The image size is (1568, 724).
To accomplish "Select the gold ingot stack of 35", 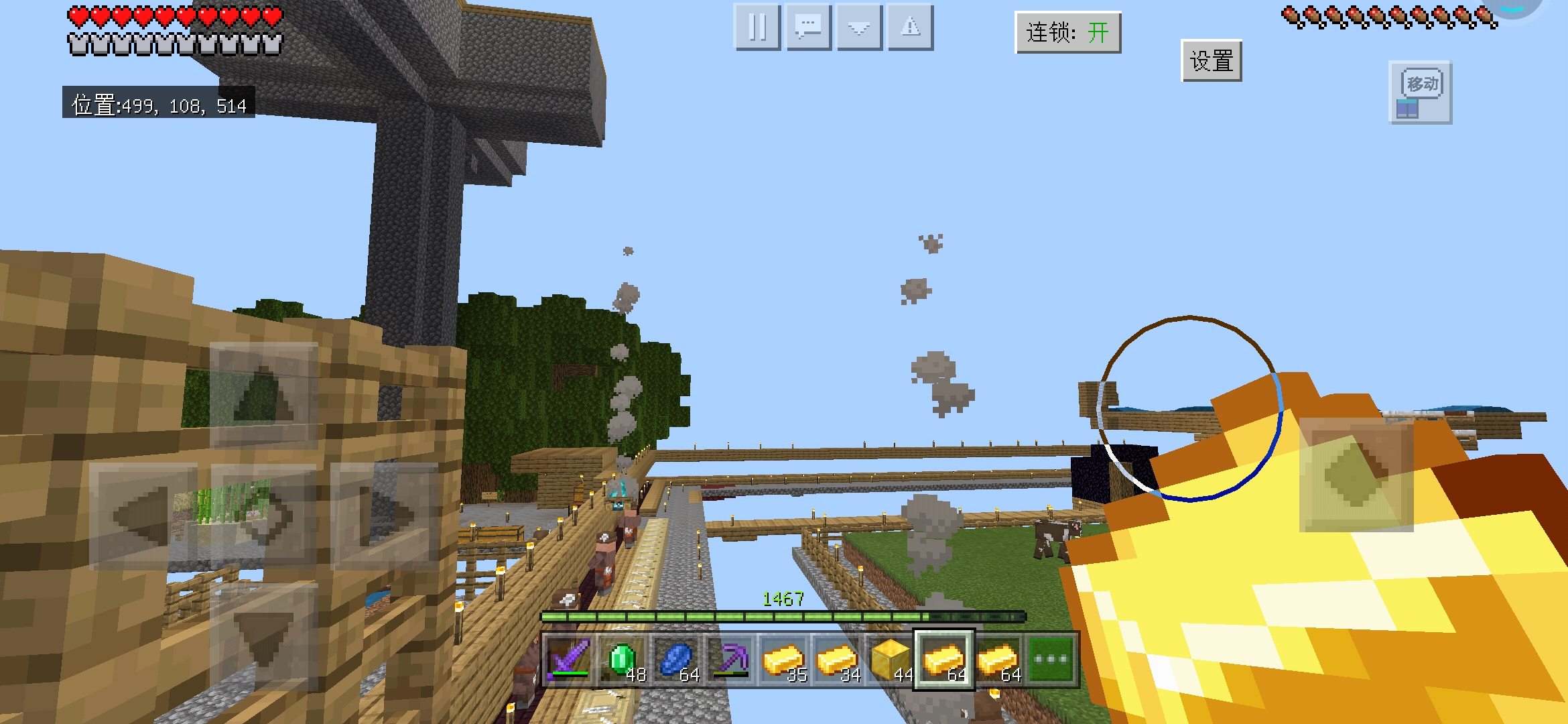I will [x=783, y=660].
